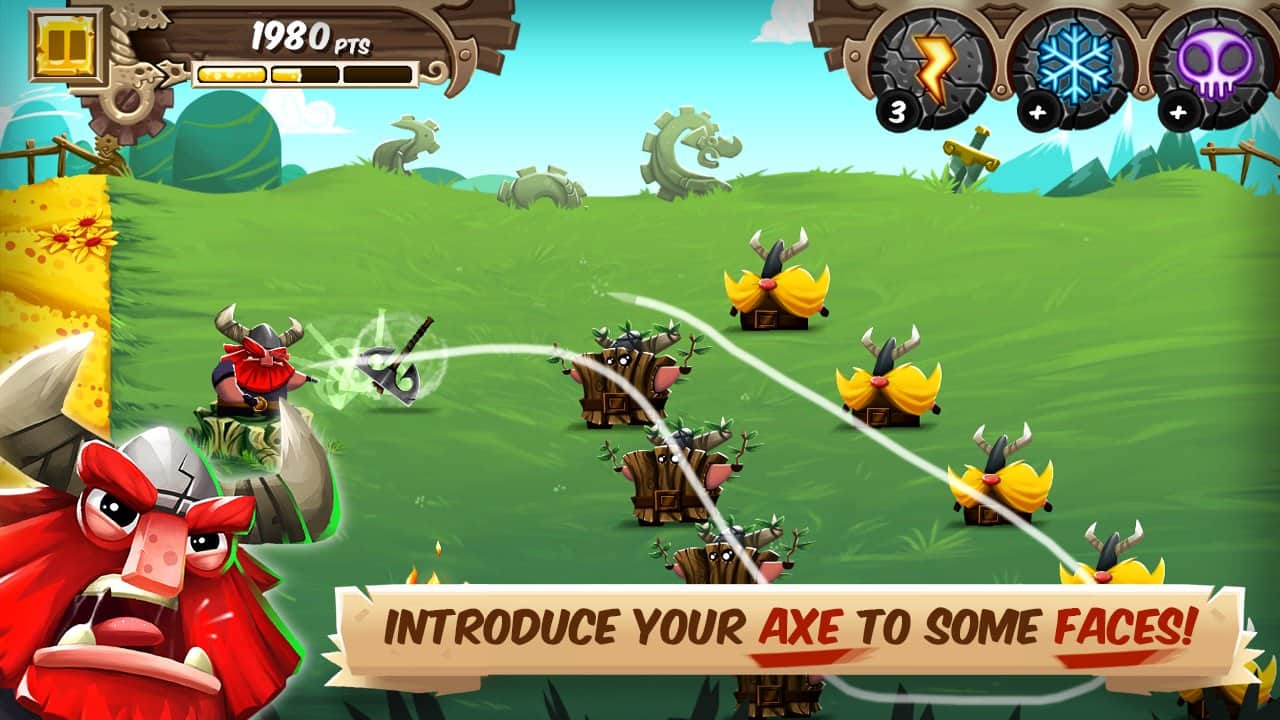Purchase skull power-ups via its plus button
1280x720 pixels.
[1181, 113]
